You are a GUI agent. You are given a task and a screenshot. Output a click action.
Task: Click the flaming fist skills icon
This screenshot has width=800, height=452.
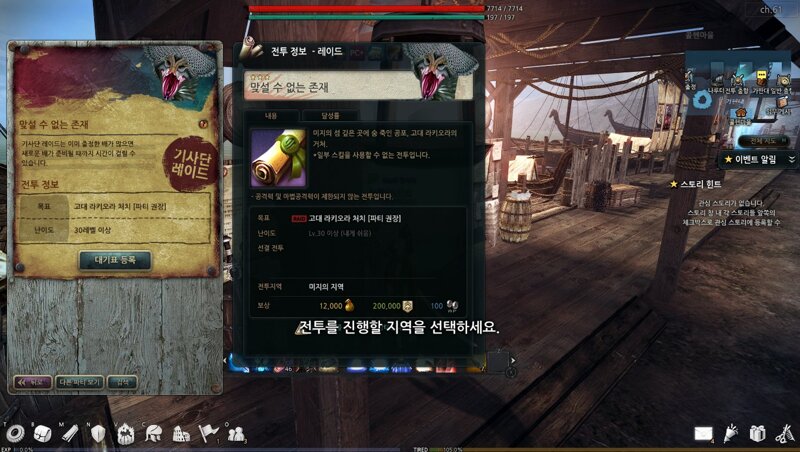pos(126,433)
